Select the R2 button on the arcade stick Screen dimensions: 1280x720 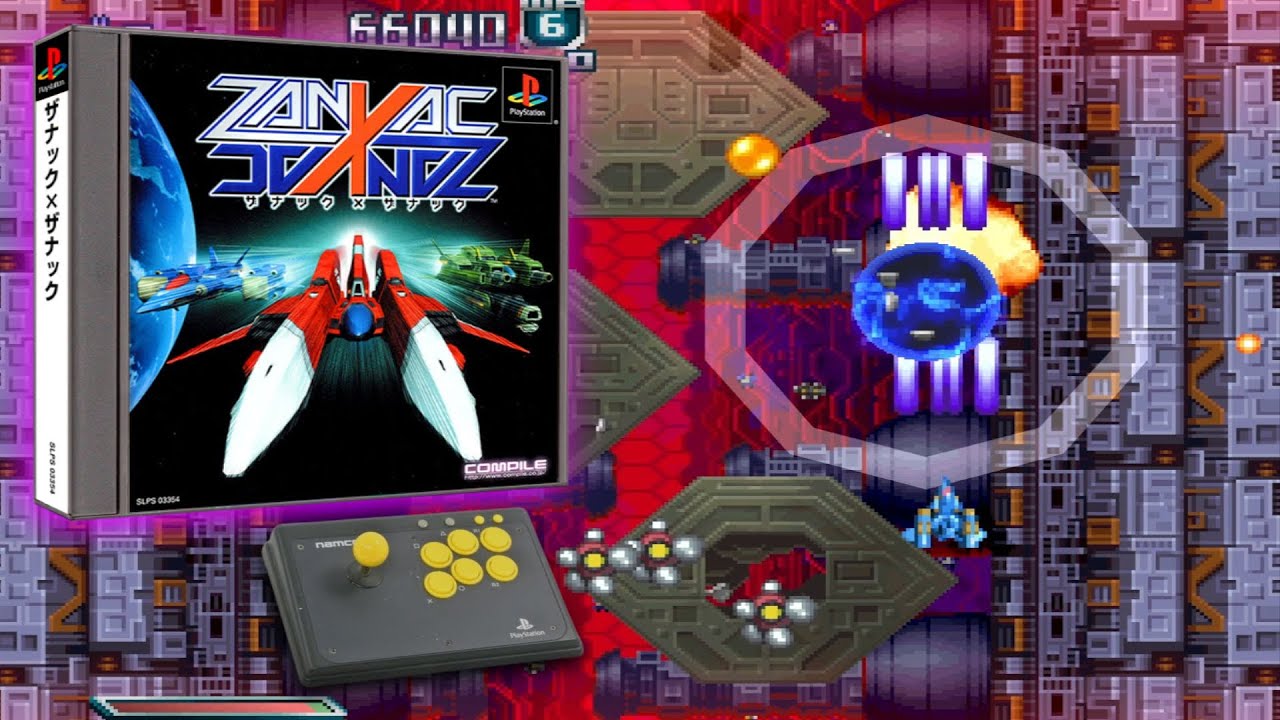point(502,569)
